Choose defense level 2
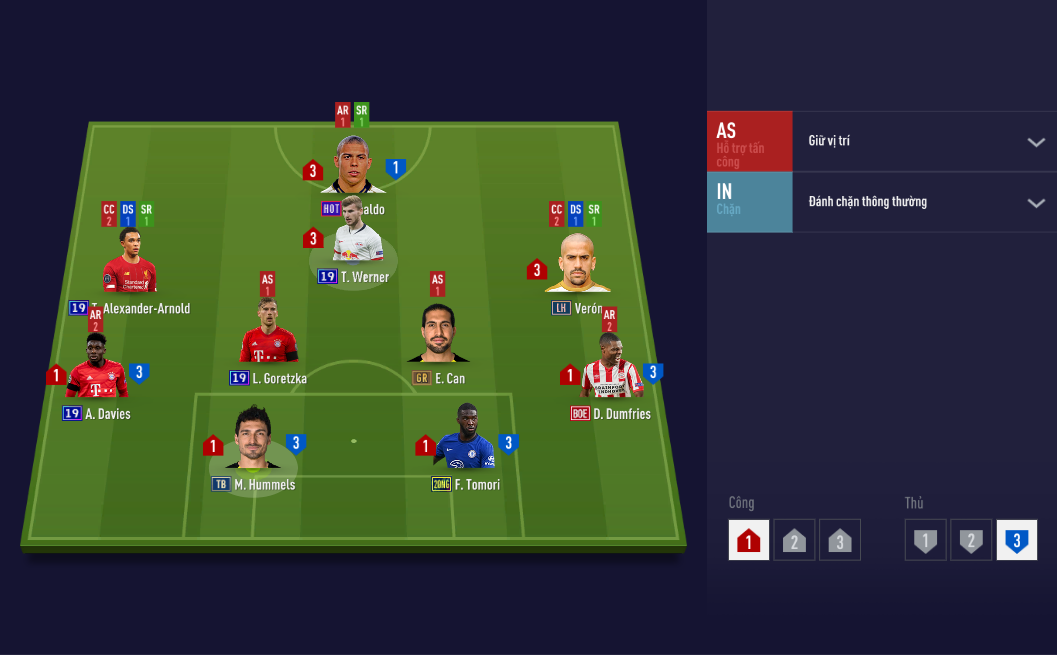Screen dimensions: 1057x655 pos(970,541)
